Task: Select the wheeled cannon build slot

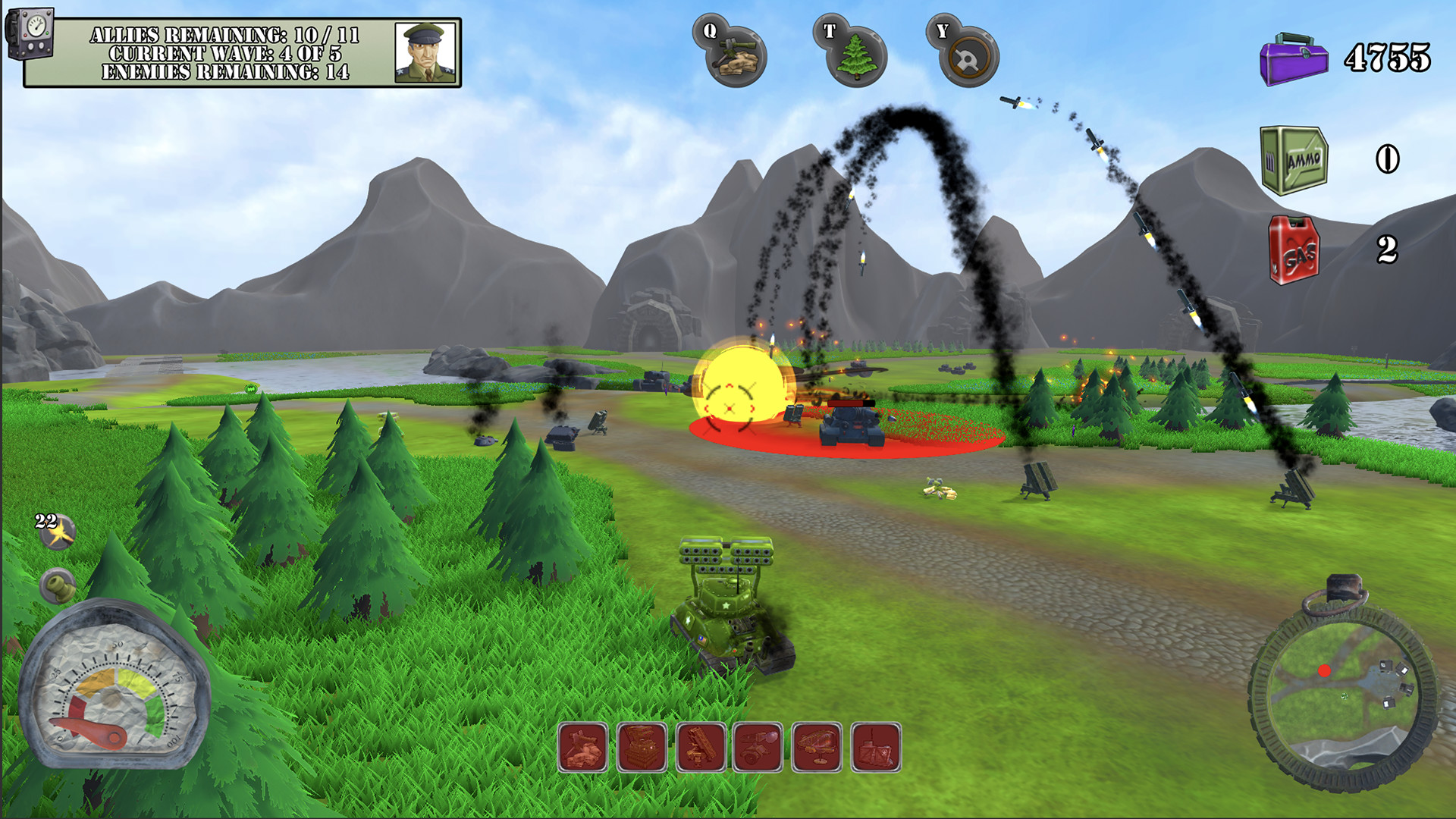Action: point(758,748)
